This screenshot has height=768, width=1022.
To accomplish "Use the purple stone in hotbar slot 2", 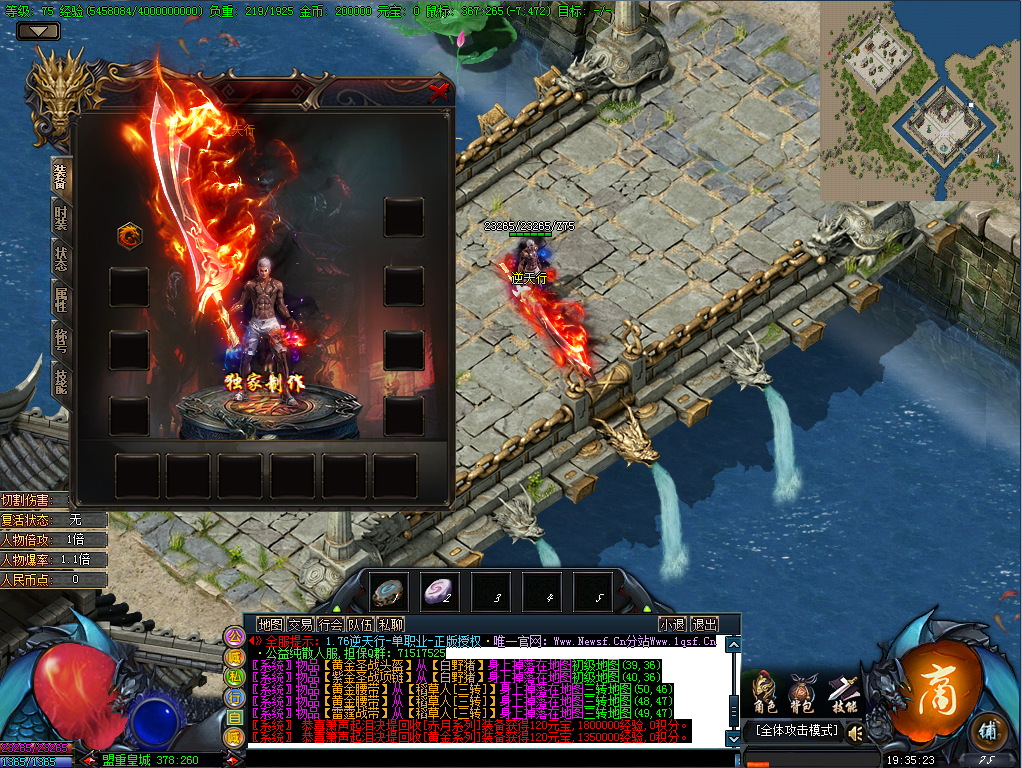I will click(439, 591).
